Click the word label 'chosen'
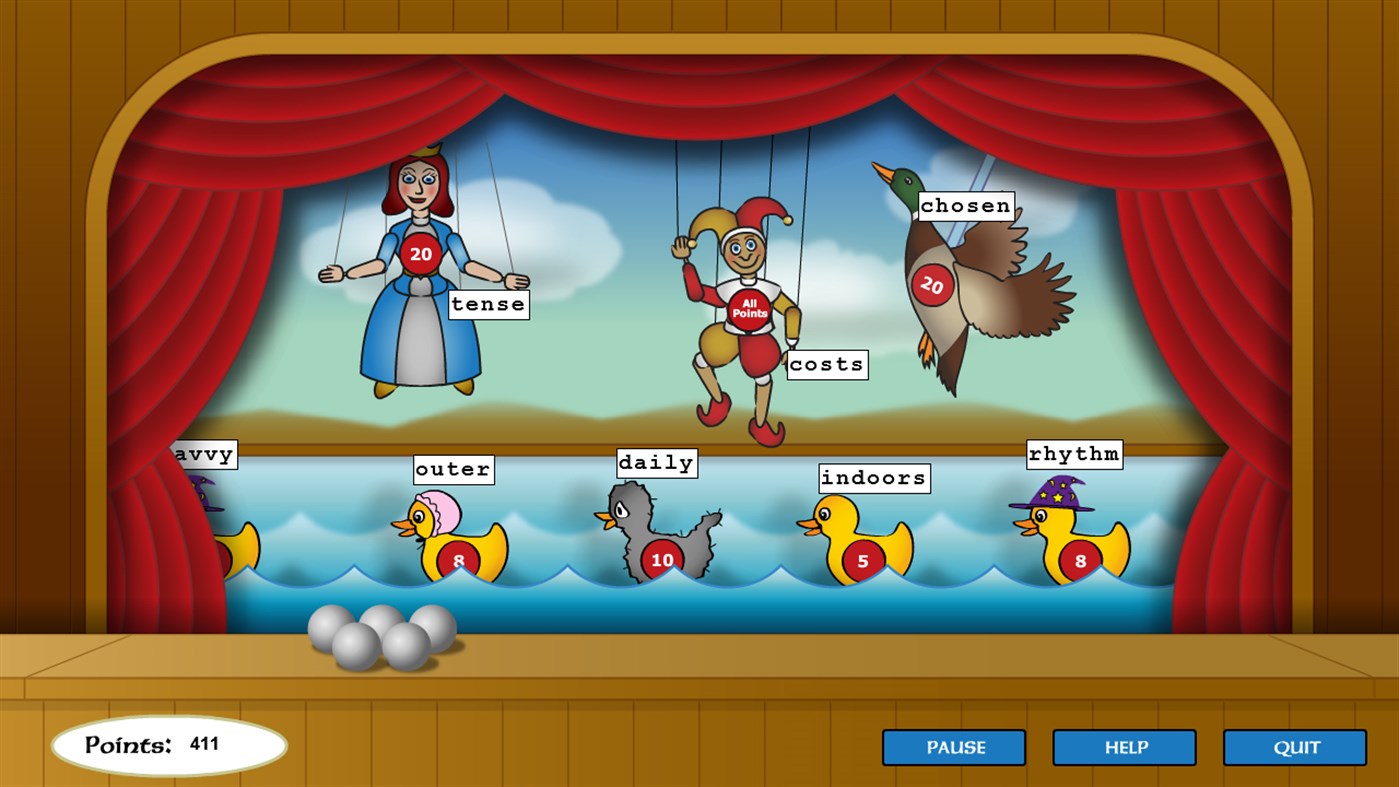Viewport: 1399px width, 787px height. pyautogui.click(x=966, y=206)
